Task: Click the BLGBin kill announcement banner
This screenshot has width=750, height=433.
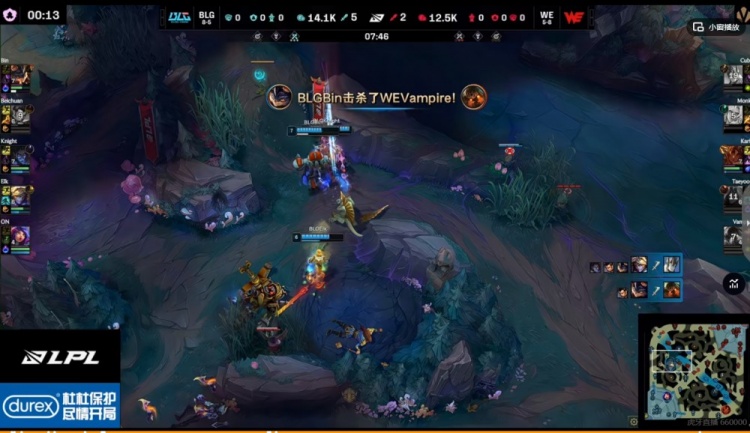Action: (x=376, y=97)
